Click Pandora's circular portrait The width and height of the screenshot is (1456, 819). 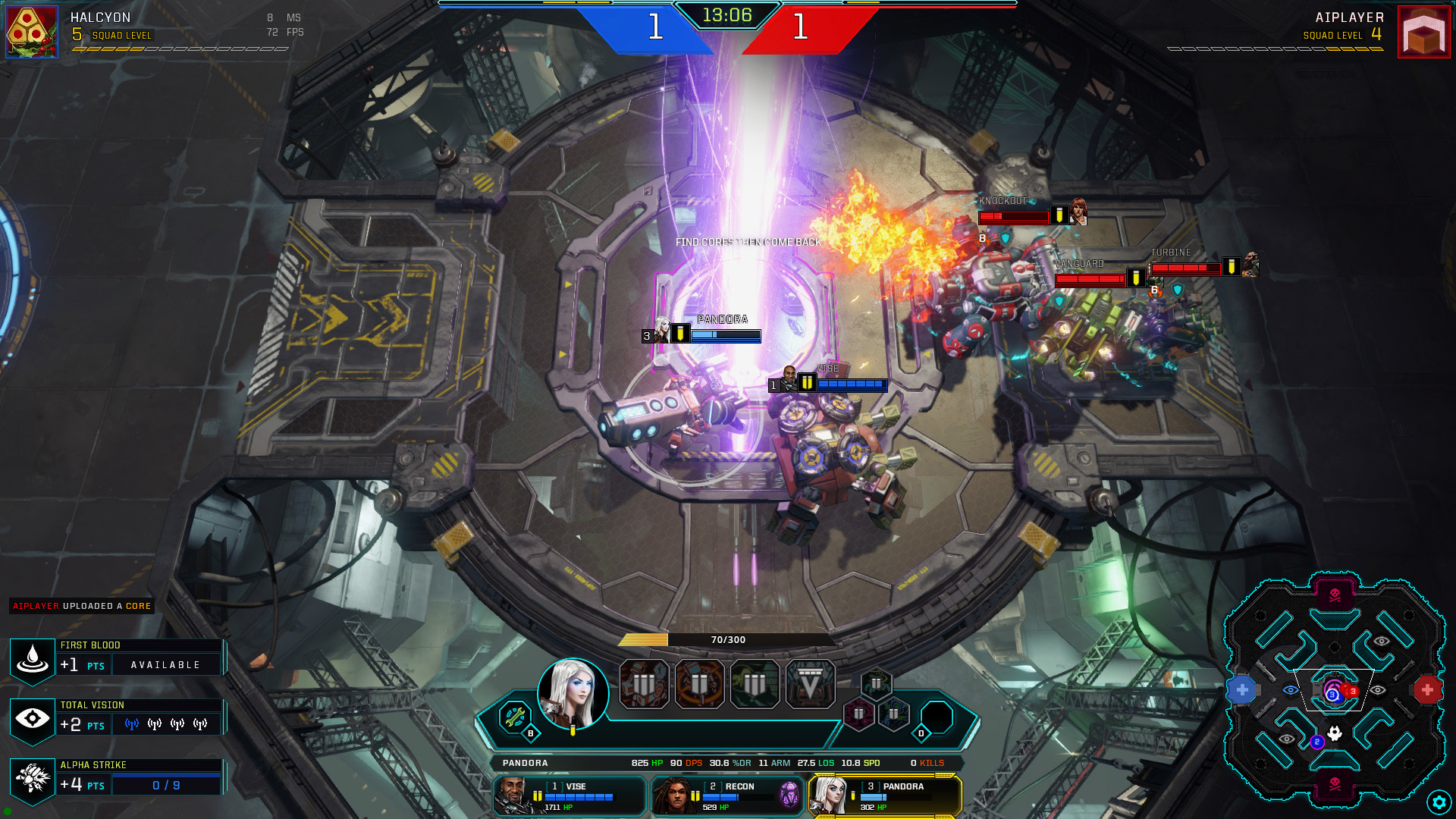pos(575,693)
